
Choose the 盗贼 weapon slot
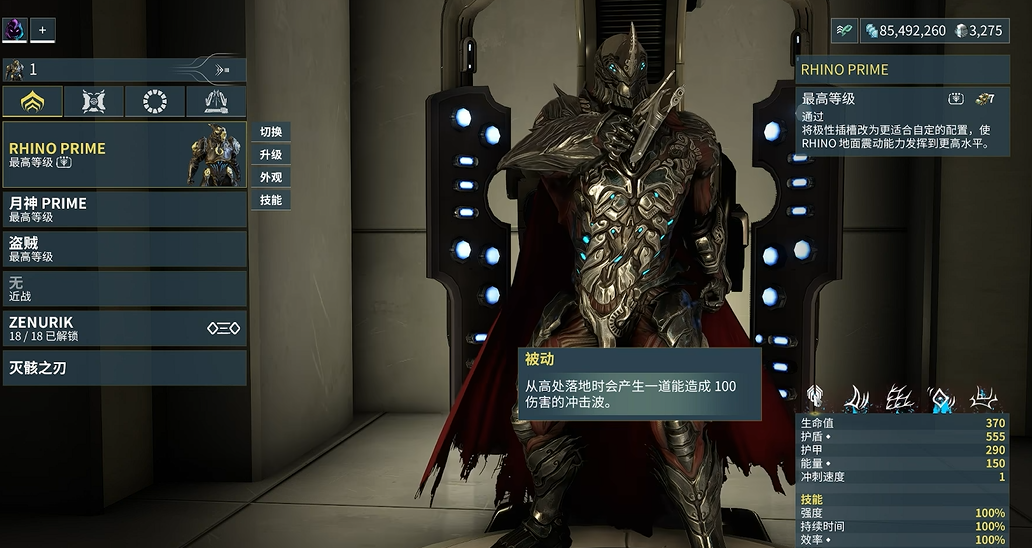124,249
